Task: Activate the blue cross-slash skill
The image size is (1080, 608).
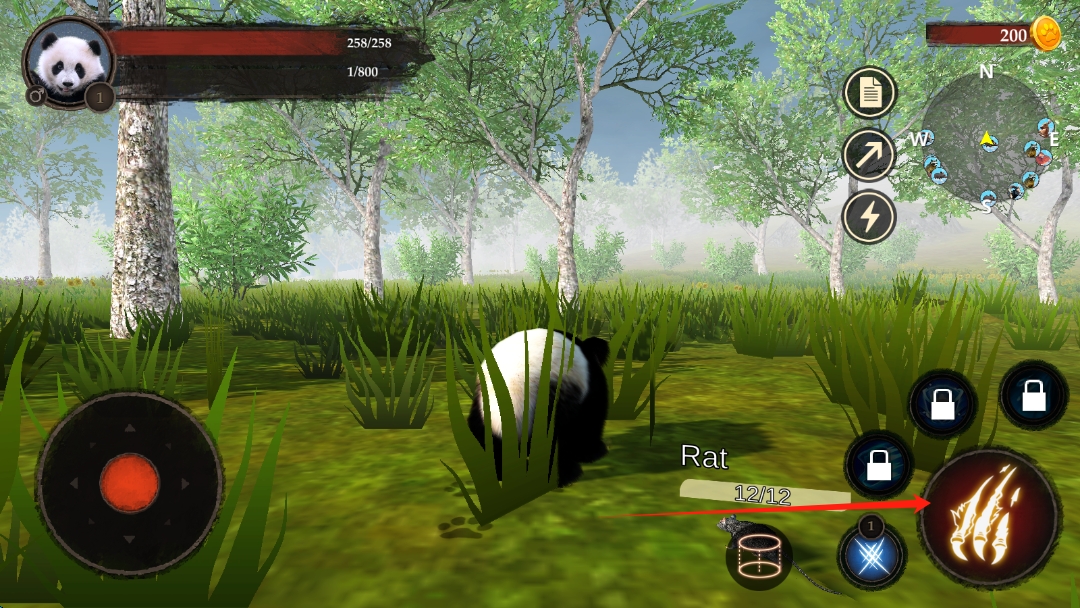Action: coord(872,555)
